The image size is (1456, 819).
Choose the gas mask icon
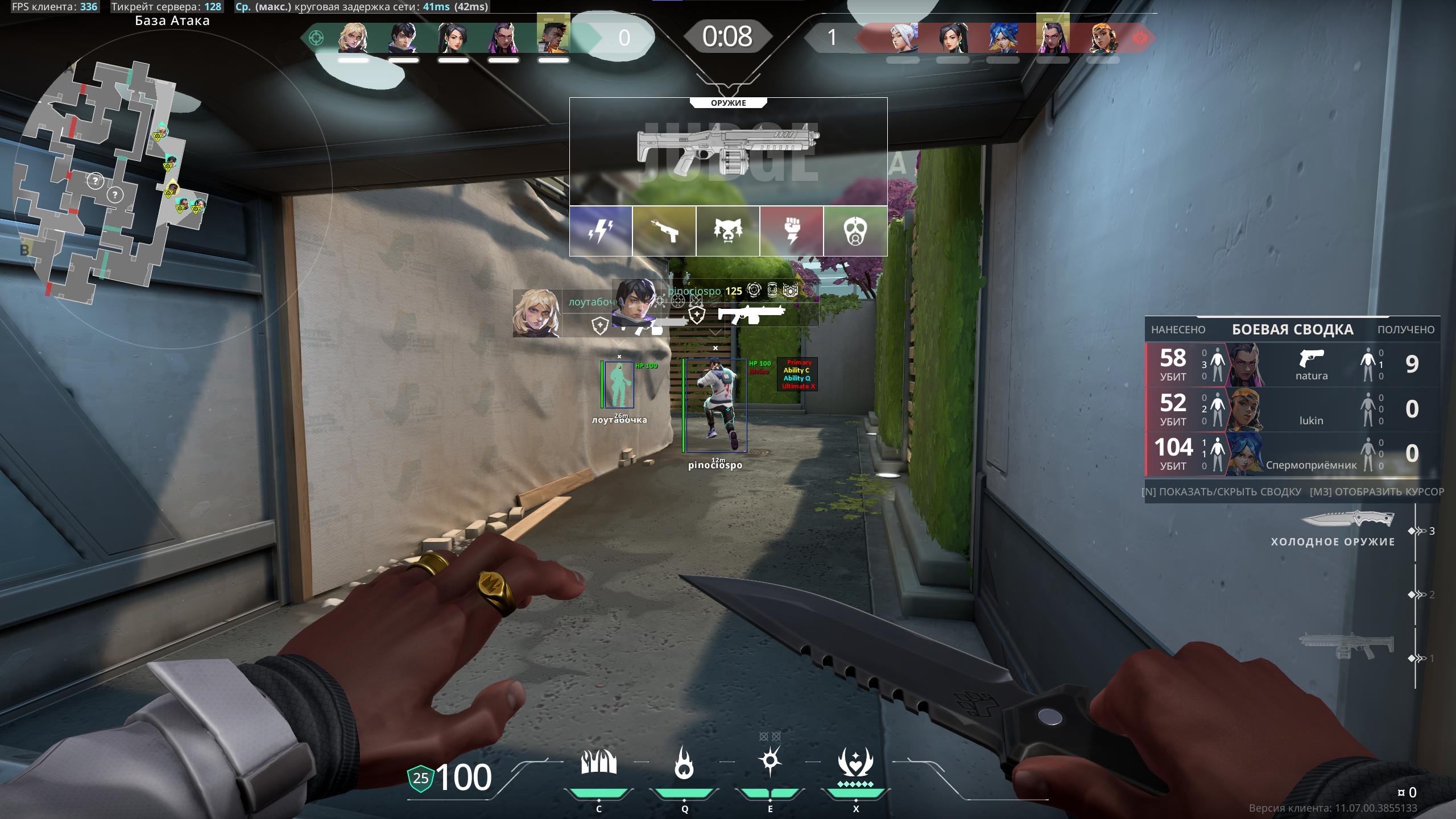(855, 231)
